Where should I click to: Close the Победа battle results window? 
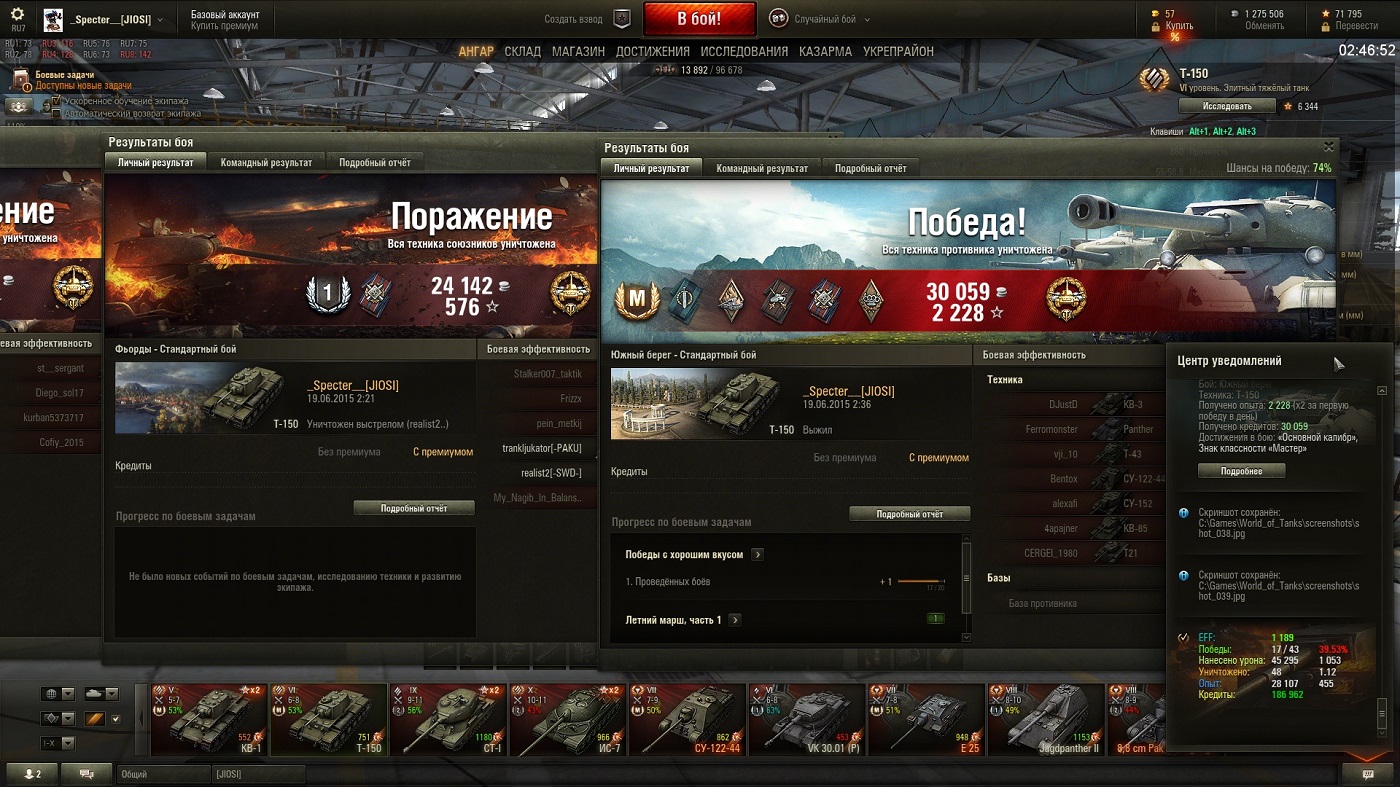click(1329, 147)
